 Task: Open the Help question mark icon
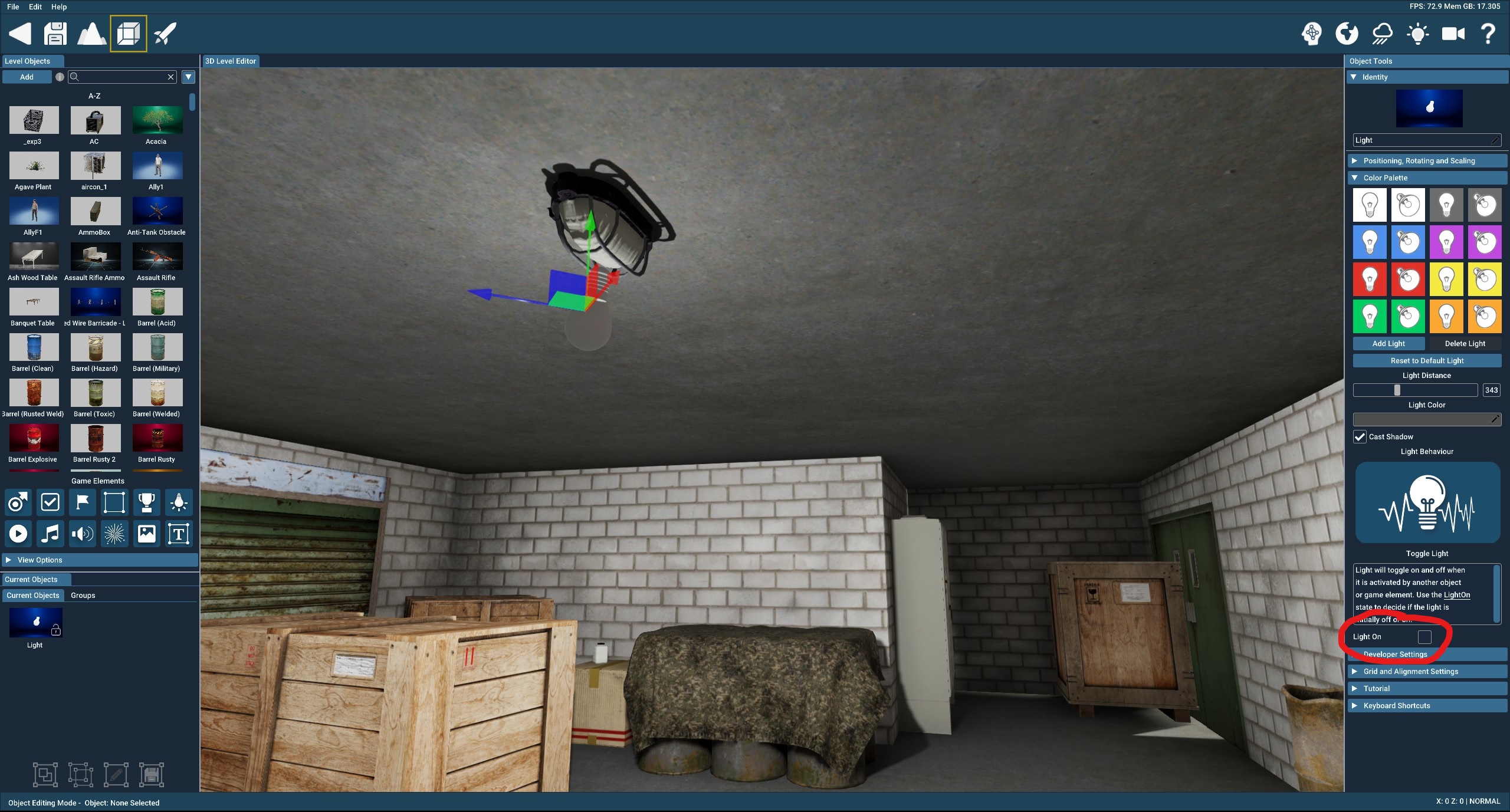click(1488, 34)
